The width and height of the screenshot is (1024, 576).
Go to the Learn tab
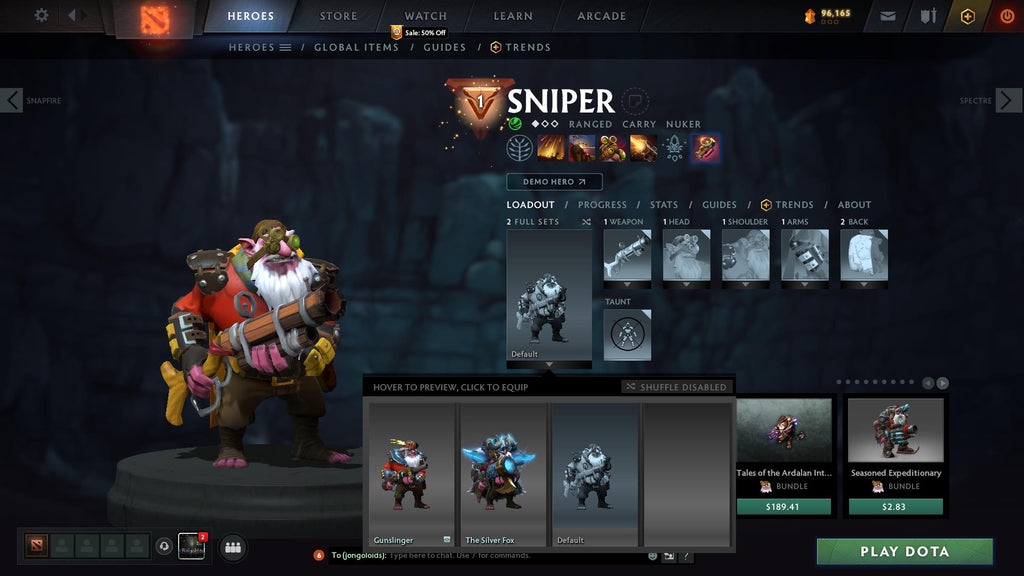pyautogui.click(x=511, y=16)
